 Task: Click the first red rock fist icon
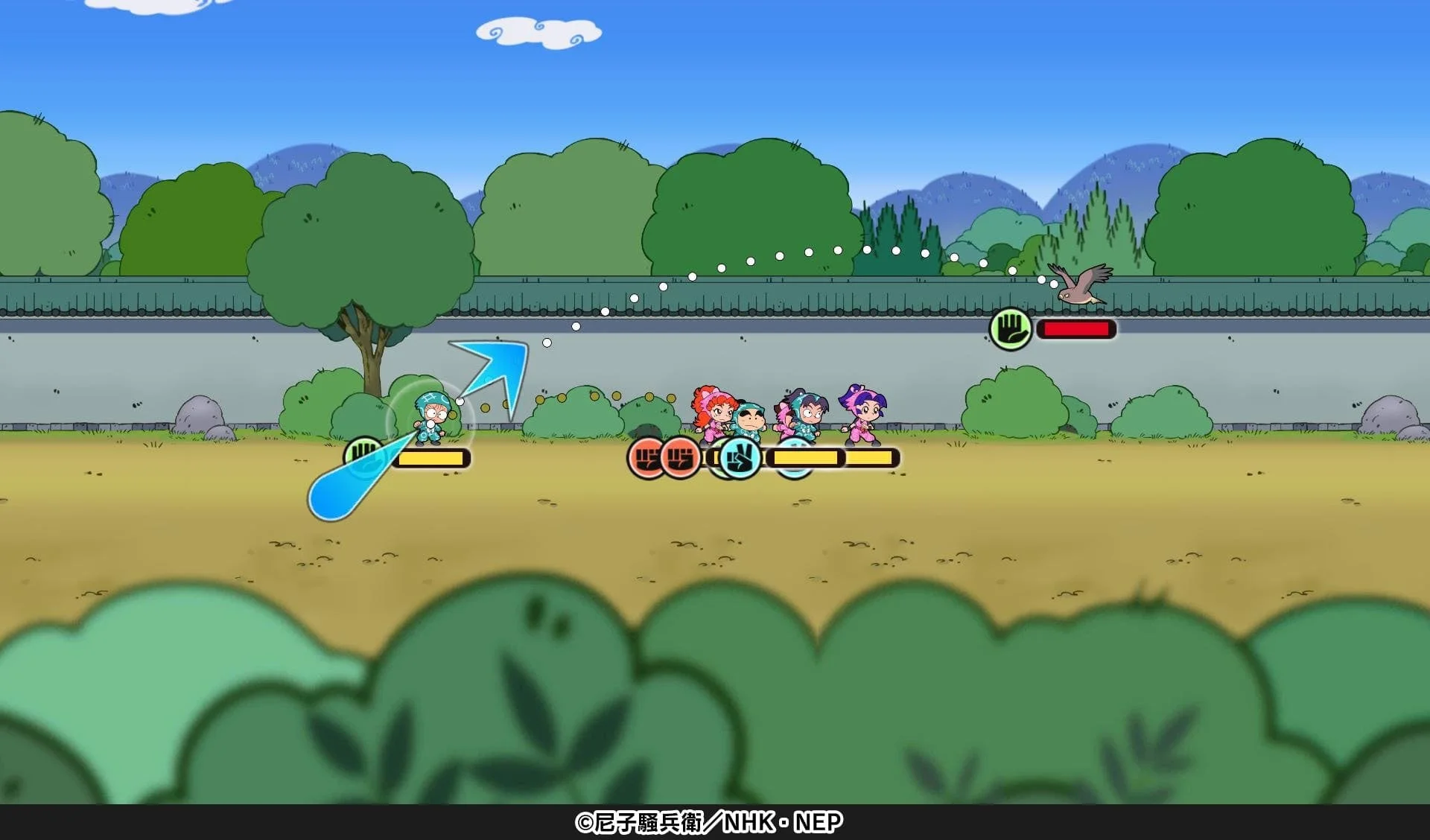(648, 459)
